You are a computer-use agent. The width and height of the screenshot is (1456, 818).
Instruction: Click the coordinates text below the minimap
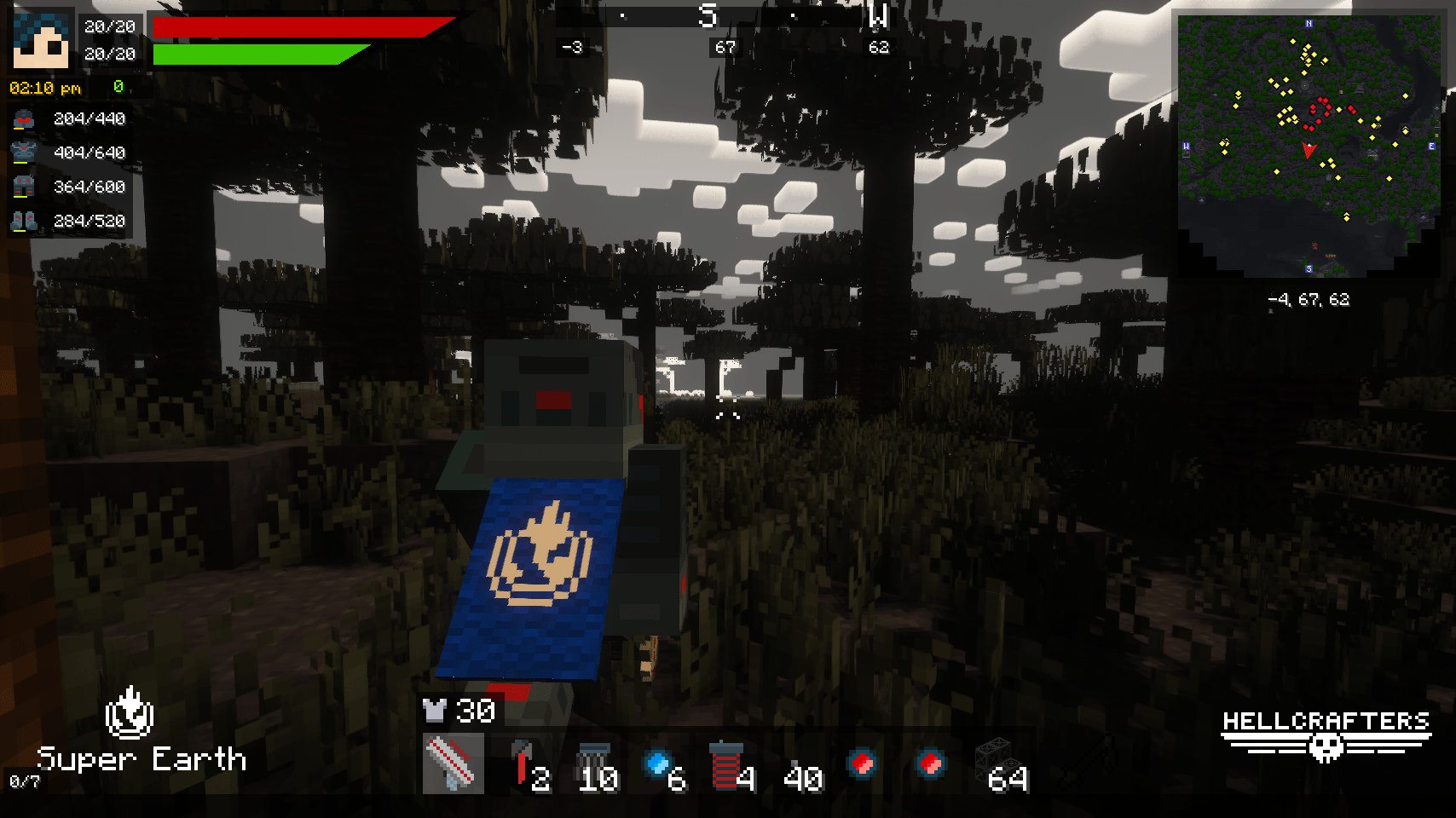[1310, 300]
